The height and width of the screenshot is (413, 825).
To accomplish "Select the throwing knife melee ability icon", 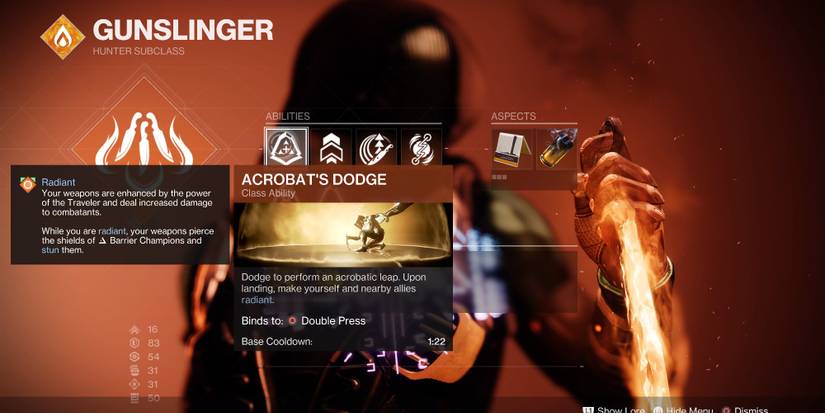I will point(376,148).
